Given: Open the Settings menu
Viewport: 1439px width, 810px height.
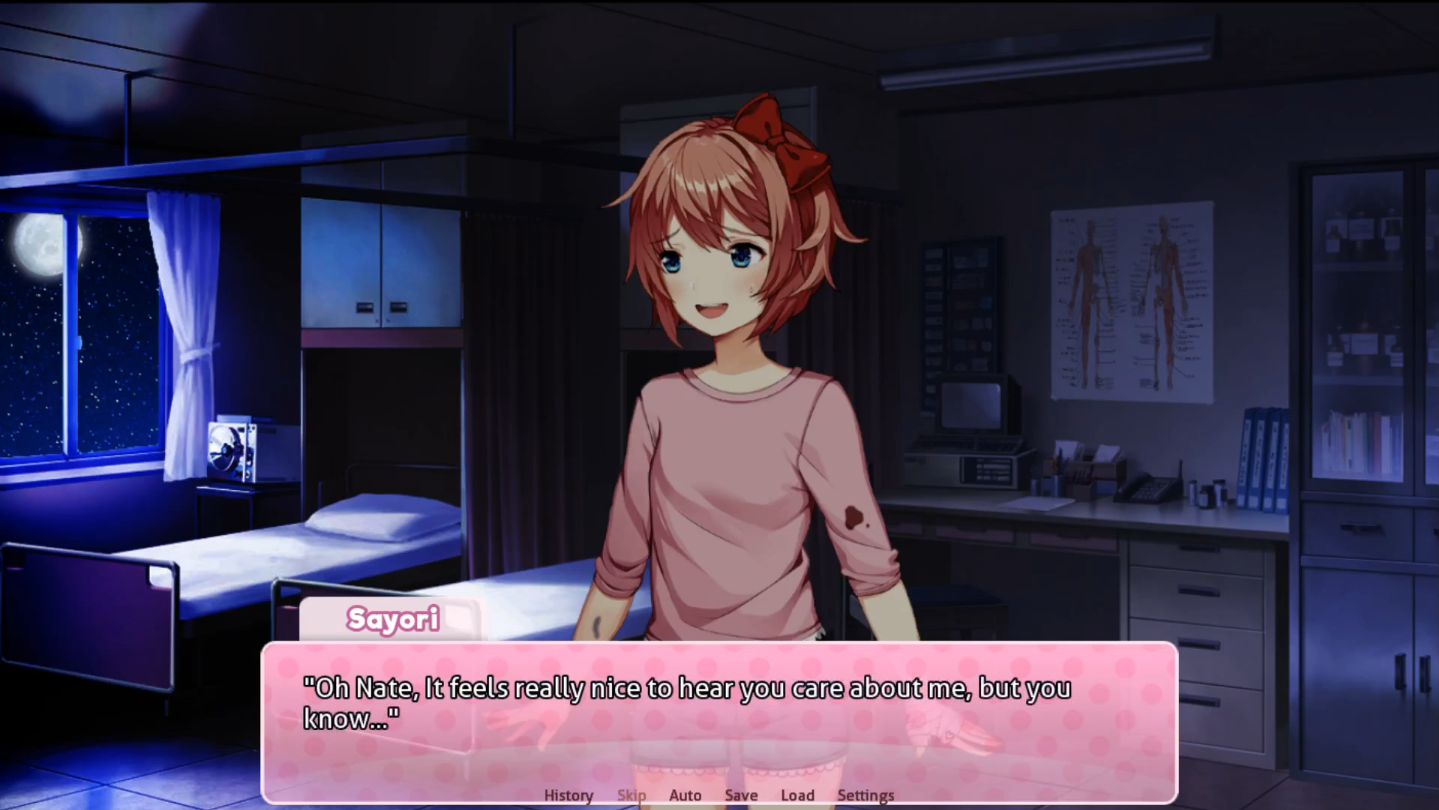Looking at the screenshot, I should (x=864, y=794).
